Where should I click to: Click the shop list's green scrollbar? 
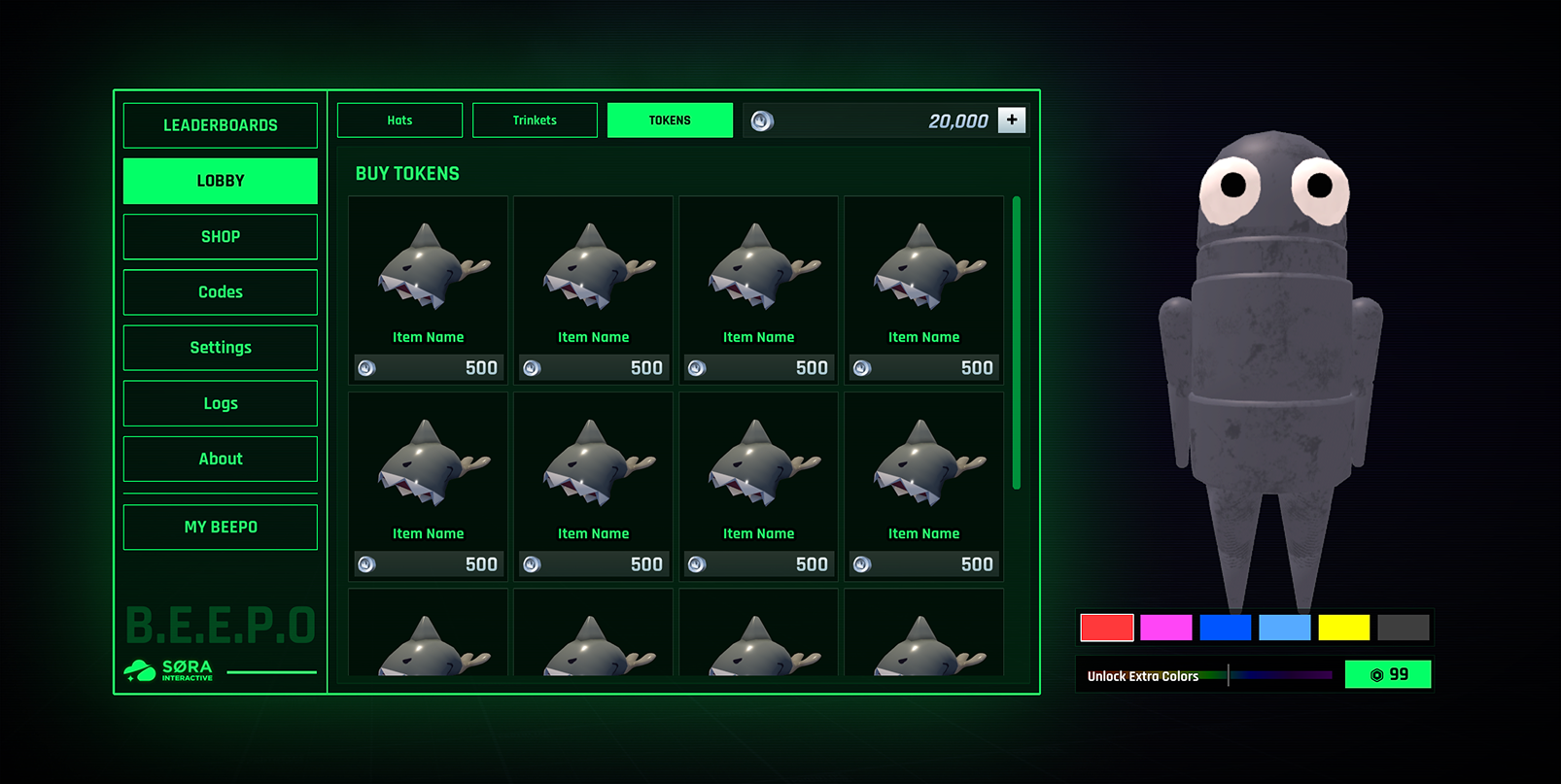pyautogui.click(x=1017, y=342)
